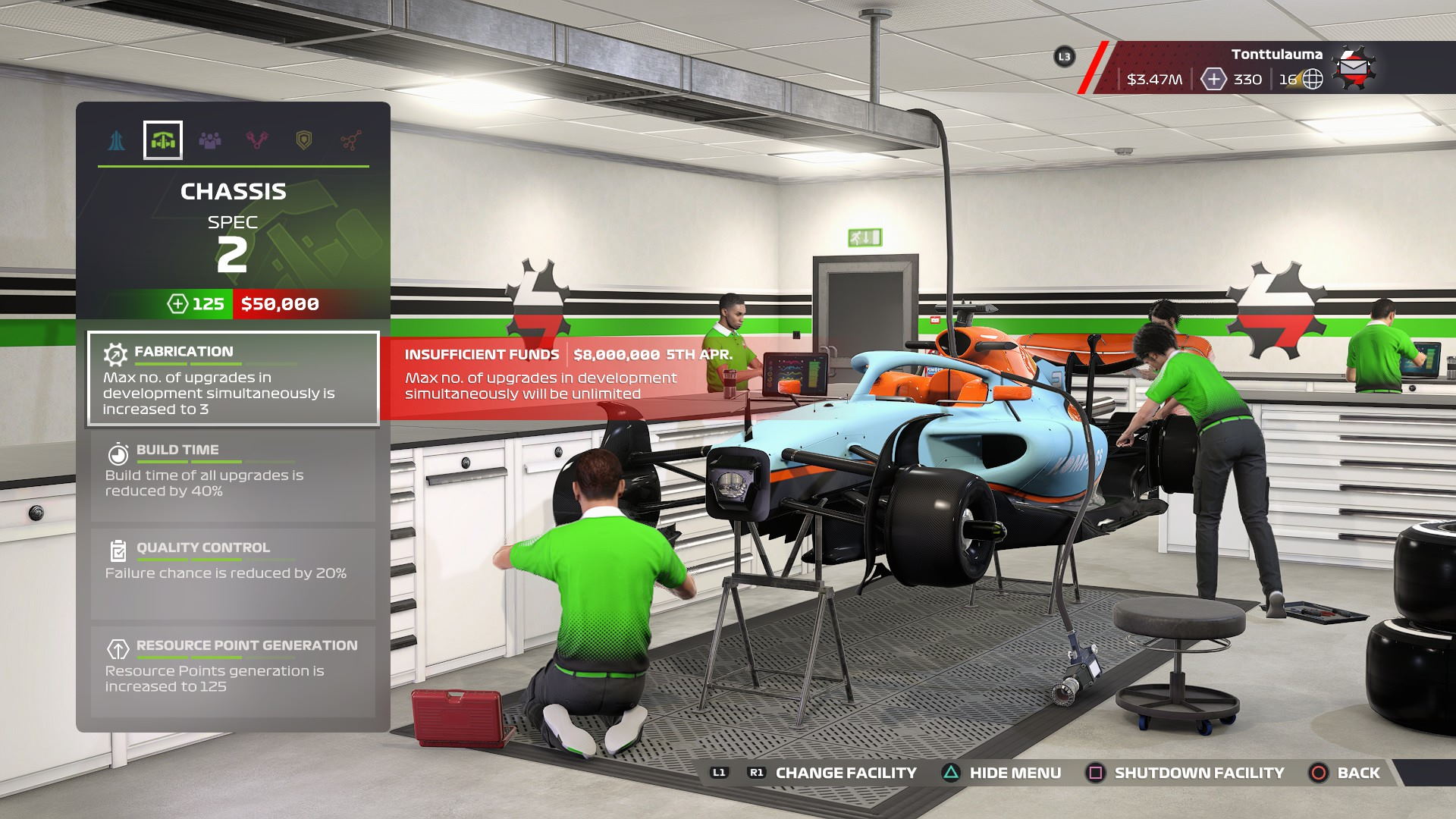Switch to the blue Aerodynamics facility tab

[x=116, y=140]
